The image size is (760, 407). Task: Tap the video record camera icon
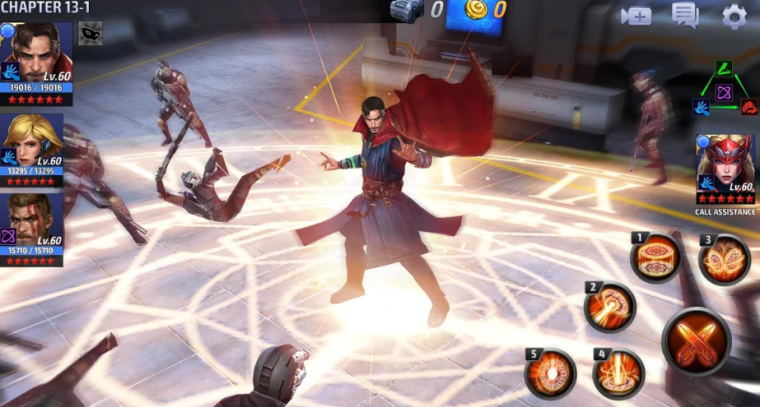coord(635,16)
